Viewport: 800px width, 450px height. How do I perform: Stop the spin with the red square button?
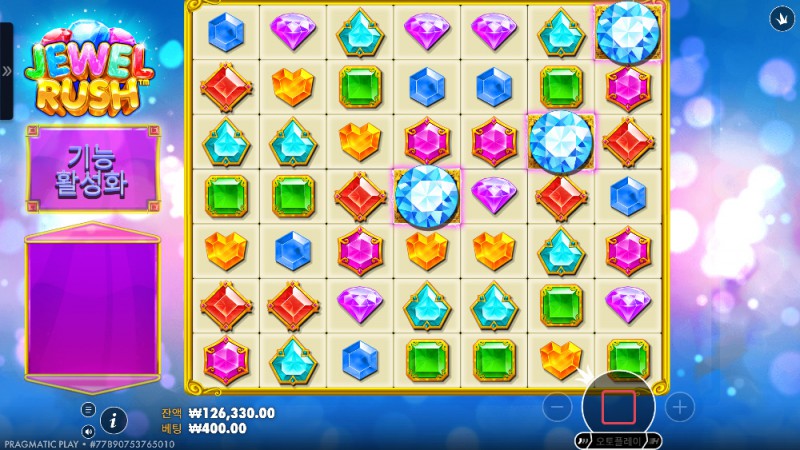tap(618, 407)
